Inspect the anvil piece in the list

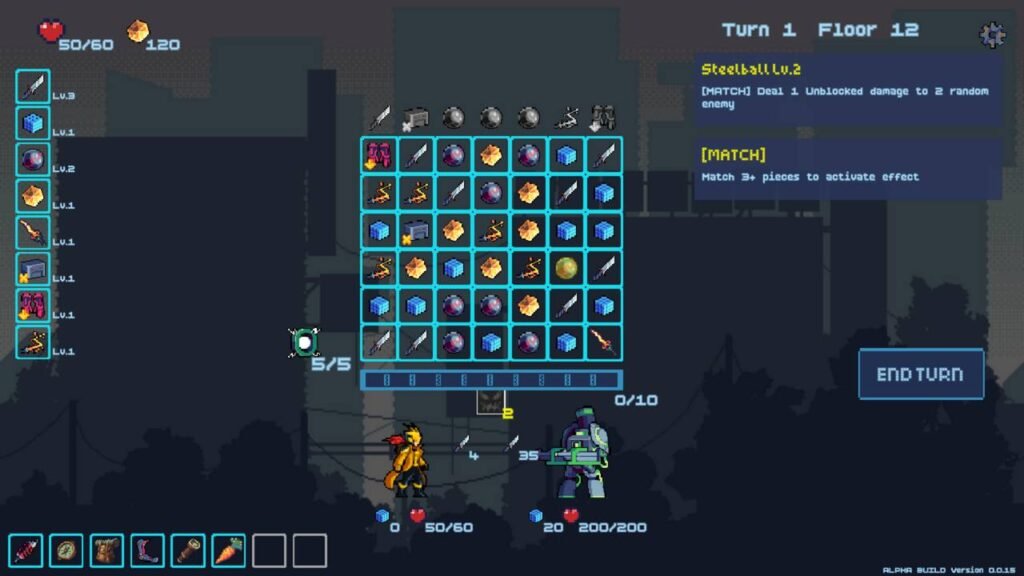pyautogui.click(x=33, y=269)
